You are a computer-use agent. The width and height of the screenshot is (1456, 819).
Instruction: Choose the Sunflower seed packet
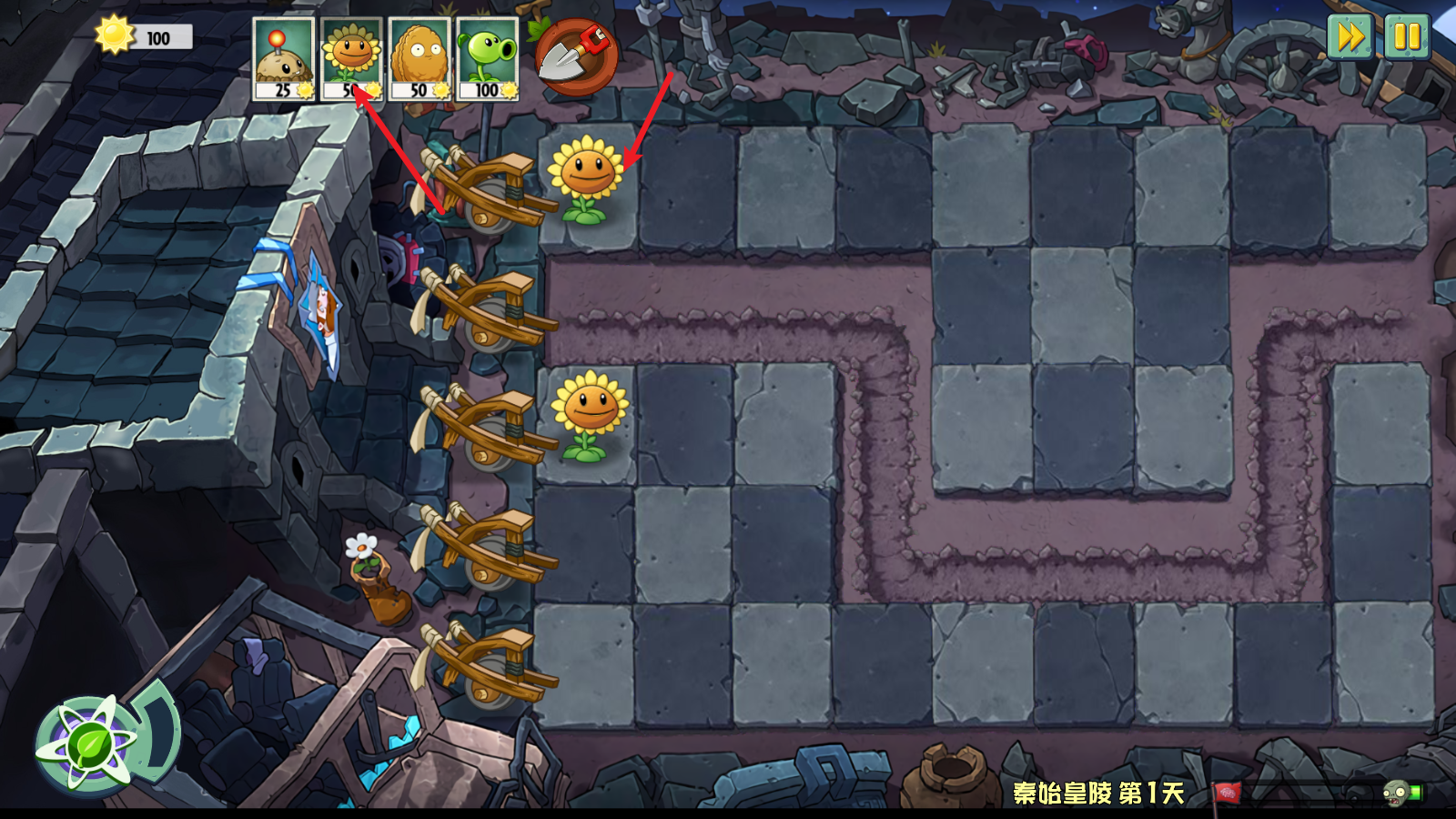click(351, 58)
